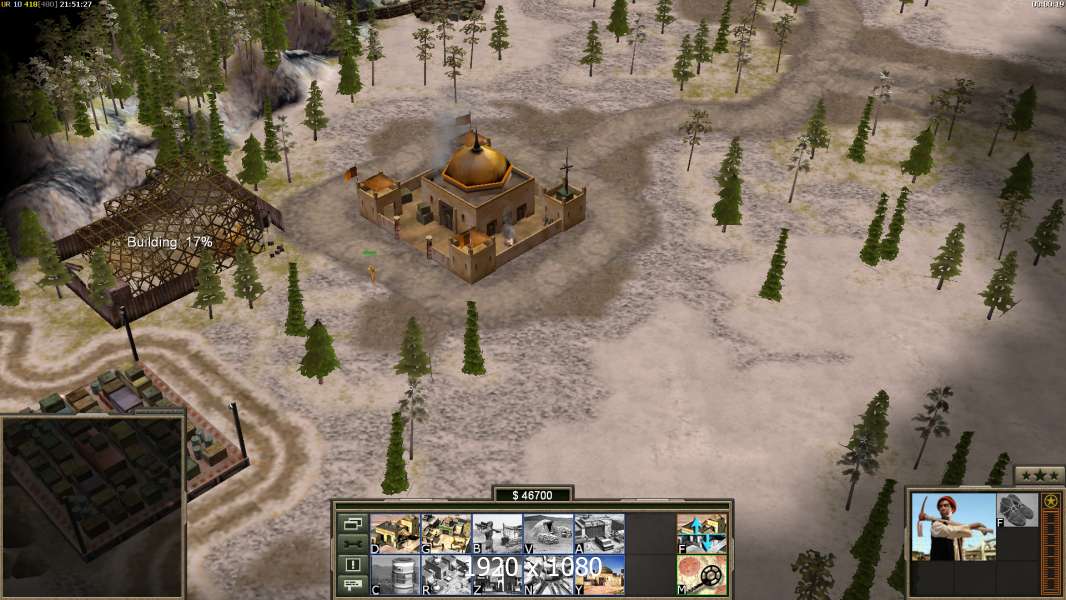Purchase the worker shoes upgrade
1066x600 pixels.
[1018, 508]
